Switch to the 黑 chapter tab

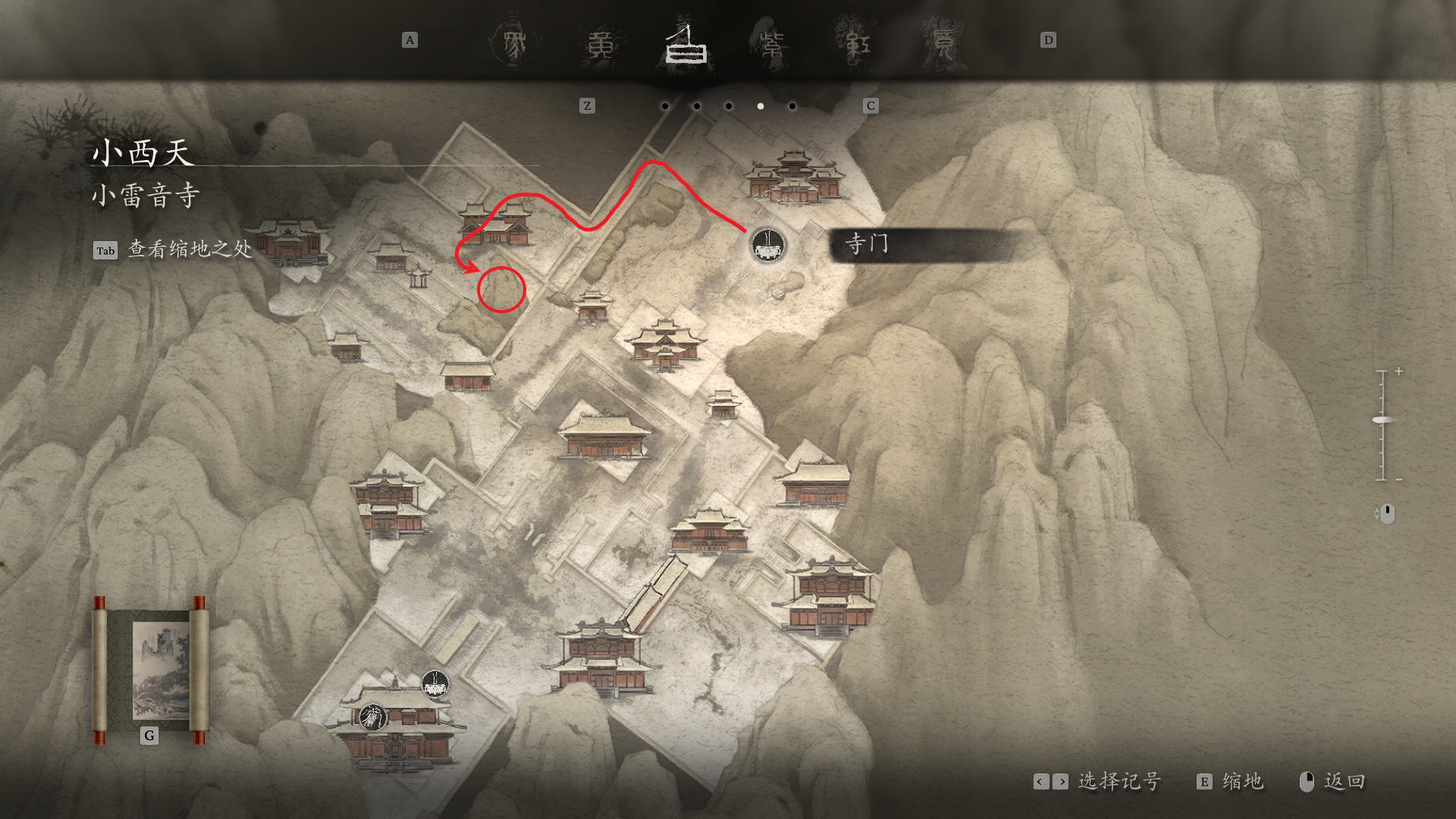point(515,43)
